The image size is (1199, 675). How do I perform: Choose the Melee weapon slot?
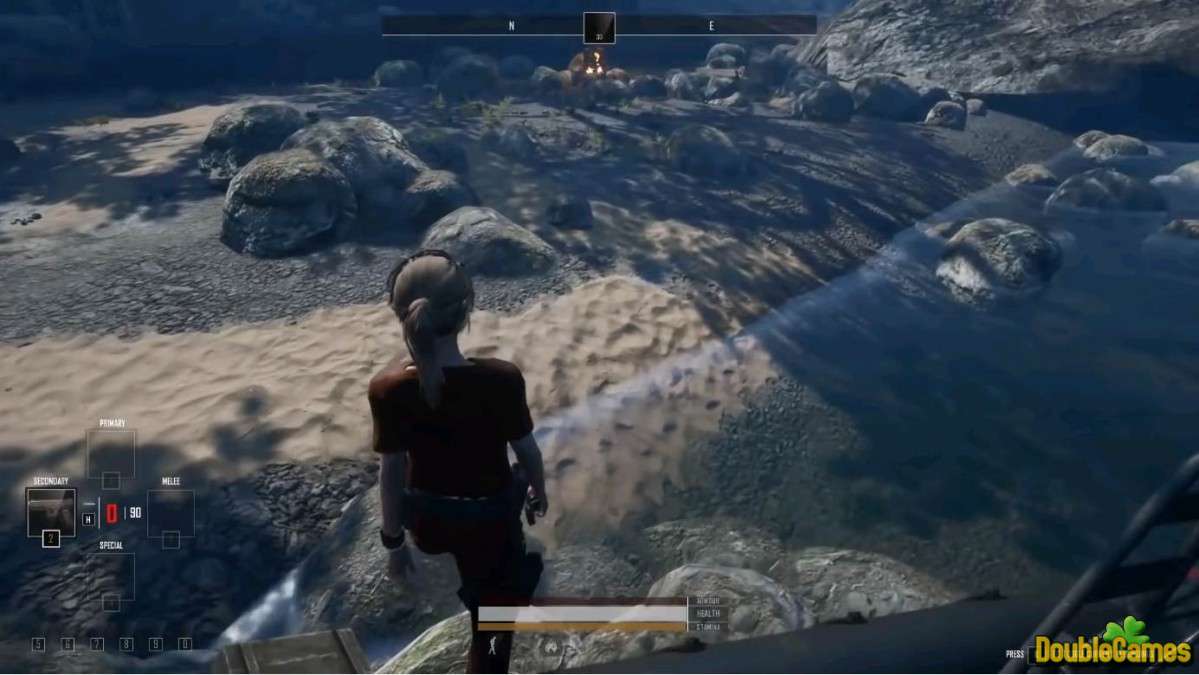point(171,513)
